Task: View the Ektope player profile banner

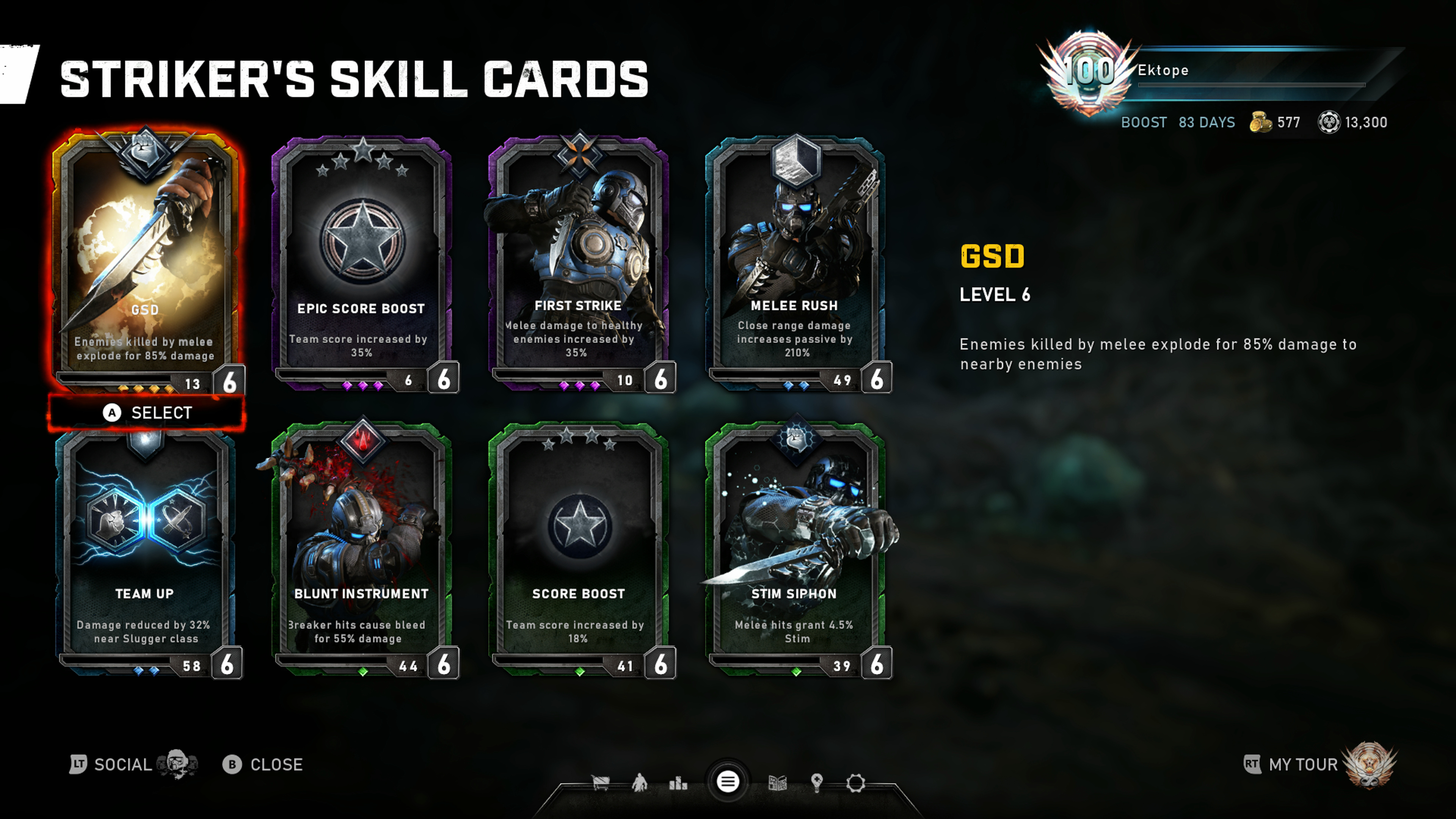Action: pyautogui.click(x=1215, y=71)
